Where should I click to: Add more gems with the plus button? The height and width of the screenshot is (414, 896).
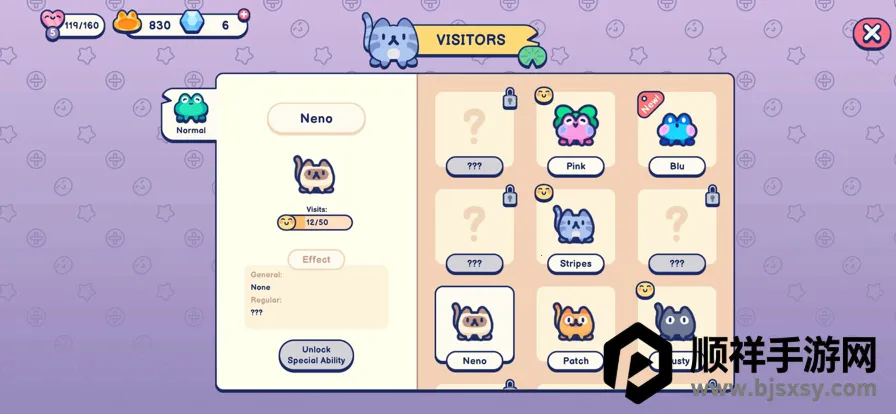(244, 15)
